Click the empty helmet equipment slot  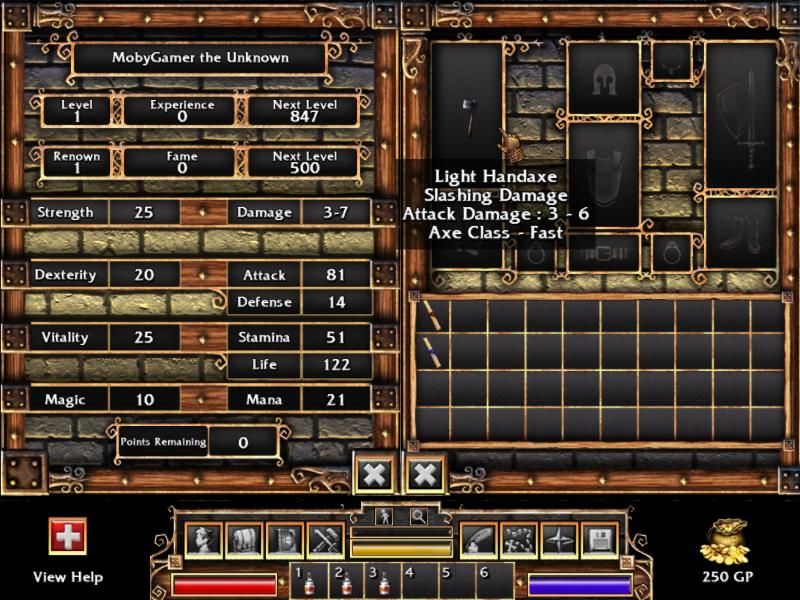pyautogui.click(x=602, y=79)
